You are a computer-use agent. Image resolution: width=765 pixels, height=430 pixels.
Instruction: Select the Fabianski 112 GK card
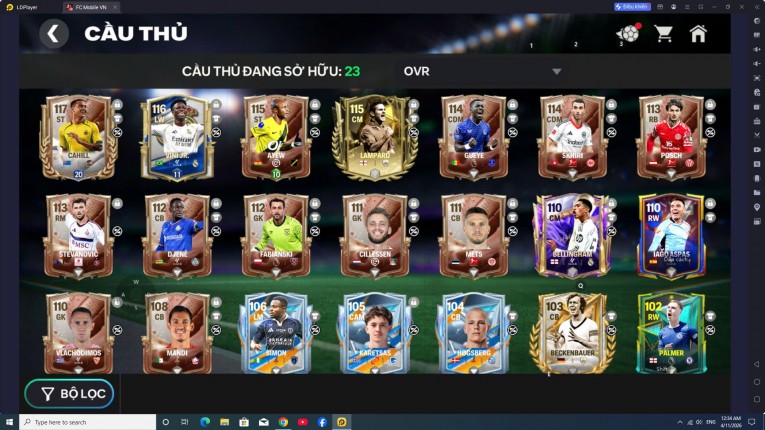[275, 236]
